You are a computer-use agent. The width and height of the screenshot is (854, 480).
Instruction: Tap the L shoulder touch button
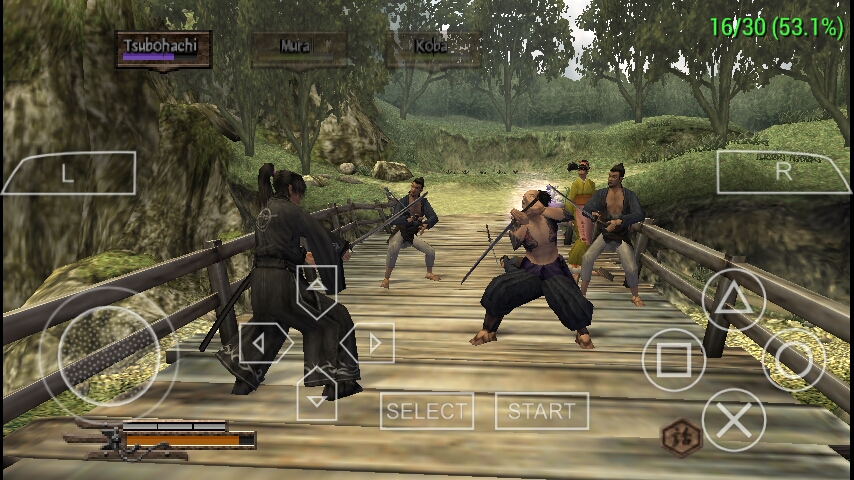[68, 173]
